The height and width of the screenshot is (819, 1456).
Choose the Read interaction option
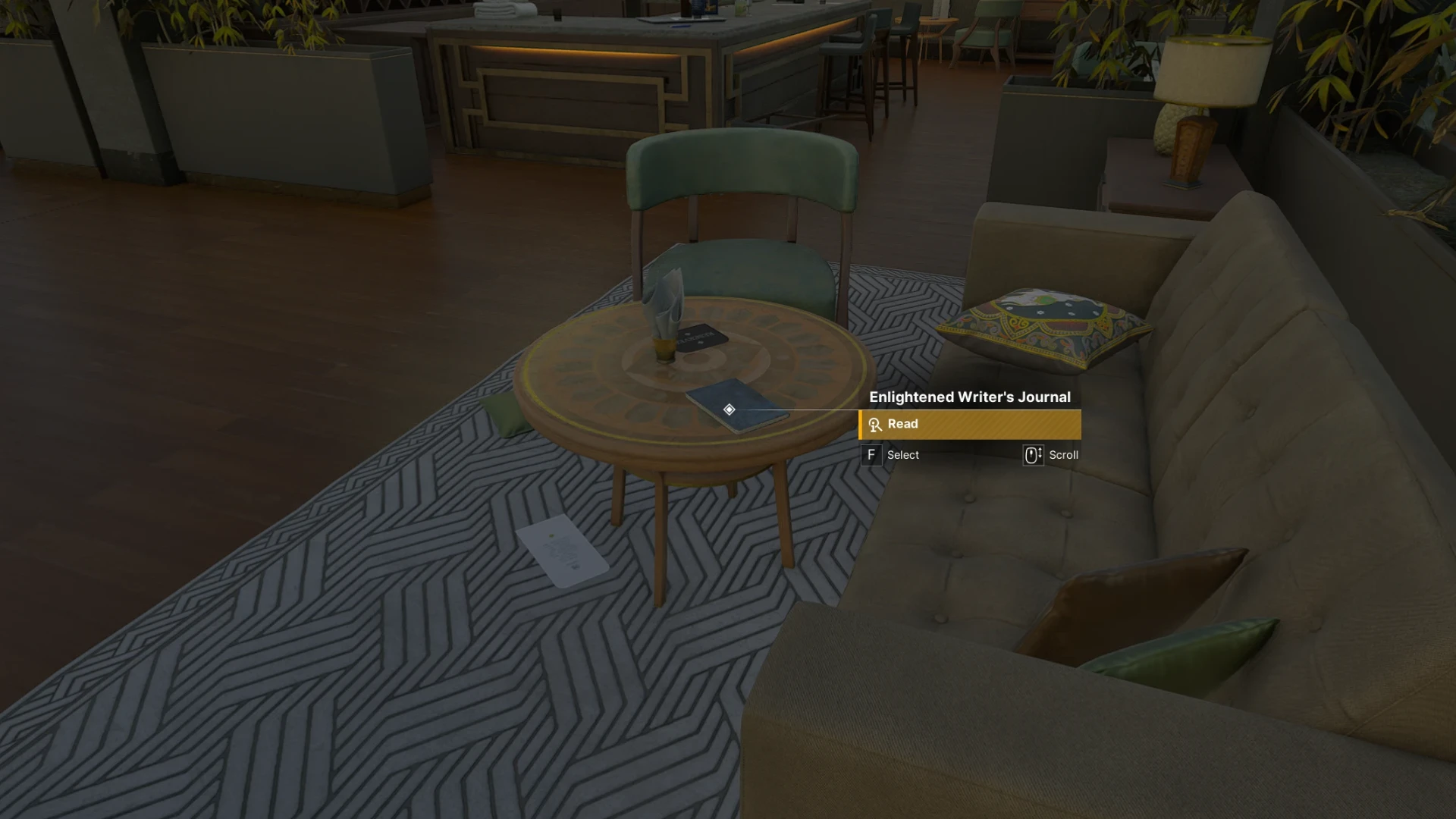click(x=969, y=425)
